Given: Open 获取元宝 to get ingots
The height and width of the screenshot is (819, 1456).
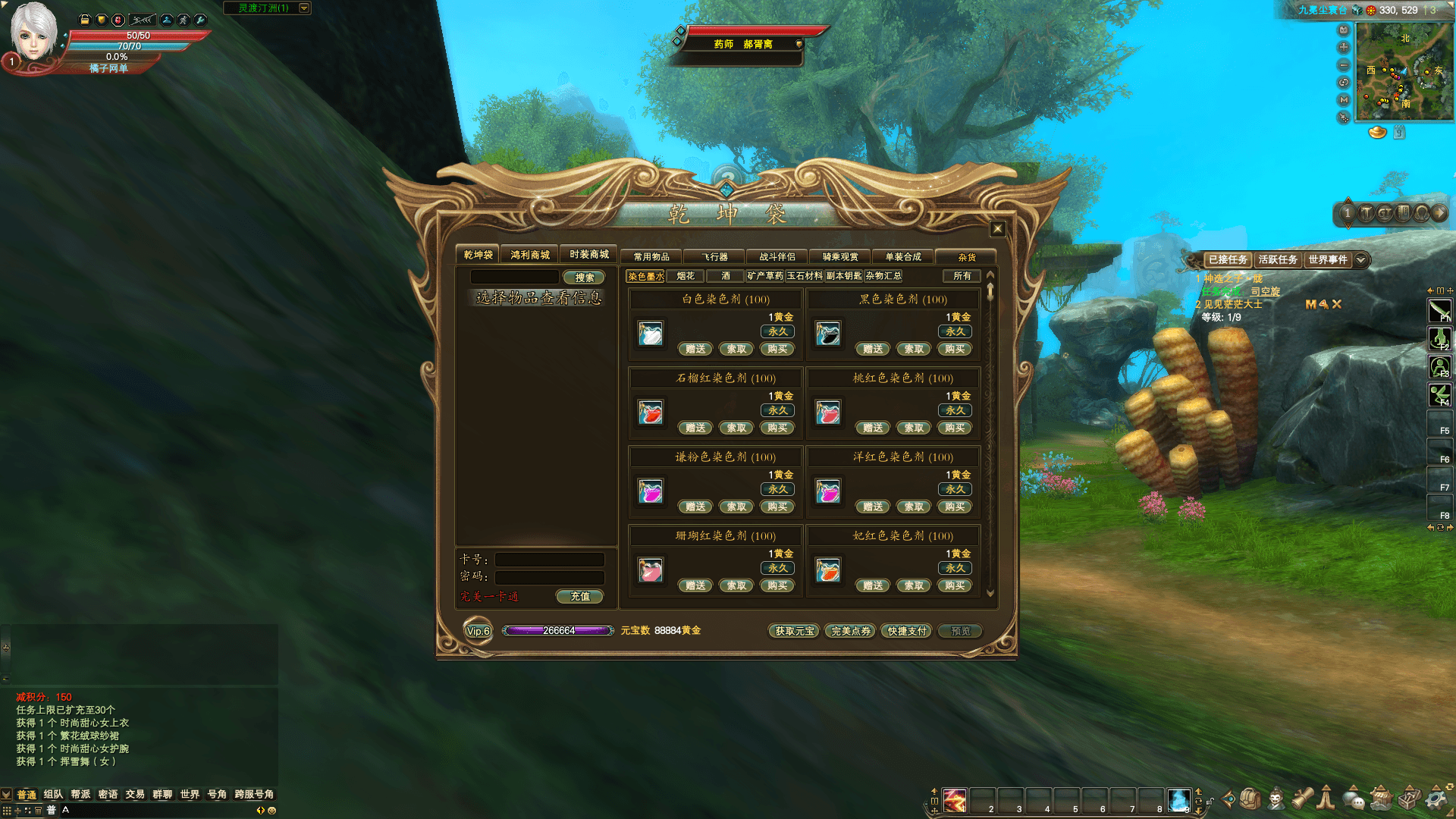Looking at the screenshot, I should (x=794, y=631).
